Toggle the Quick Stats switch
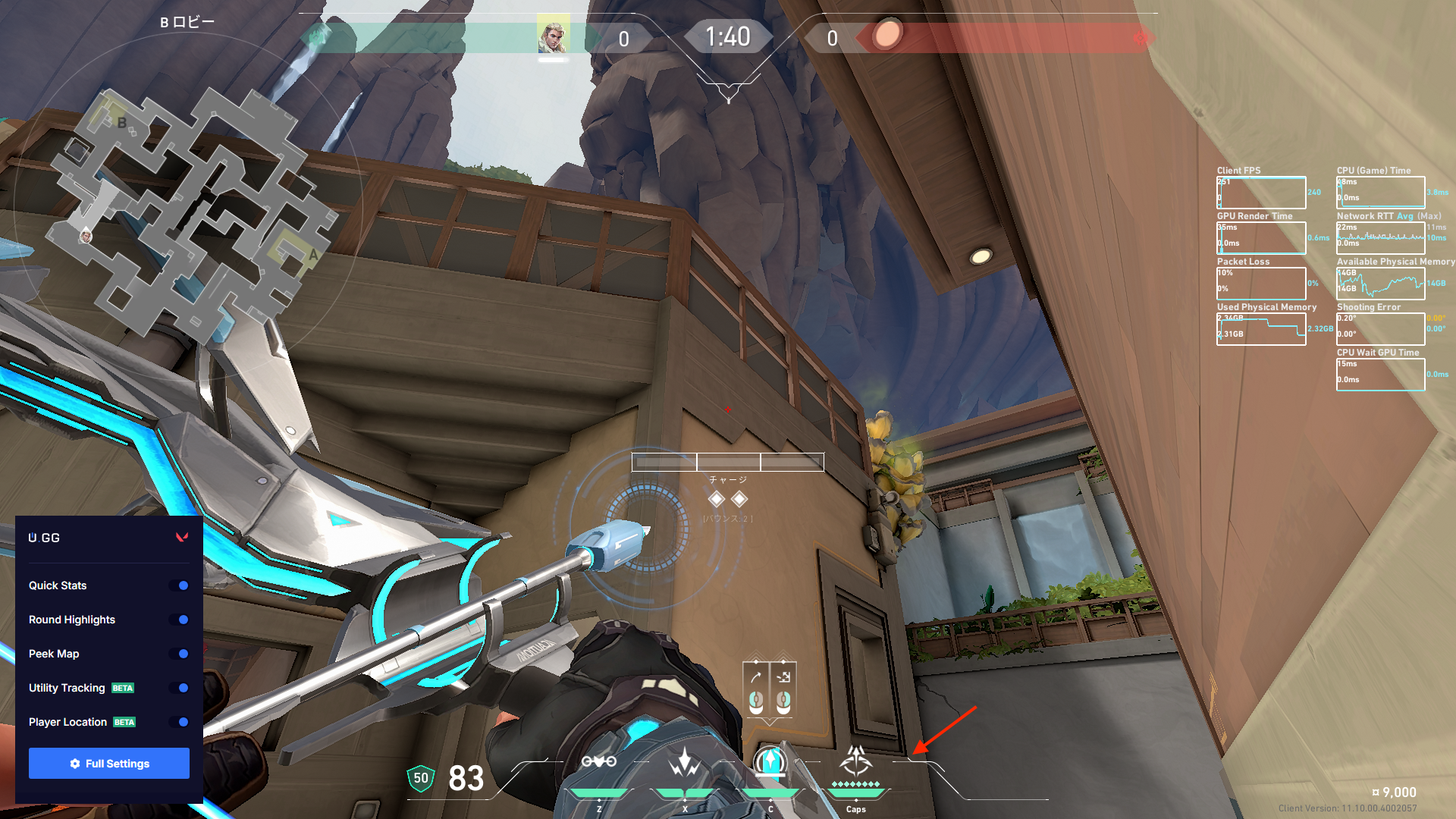 (x=180, y=585)
